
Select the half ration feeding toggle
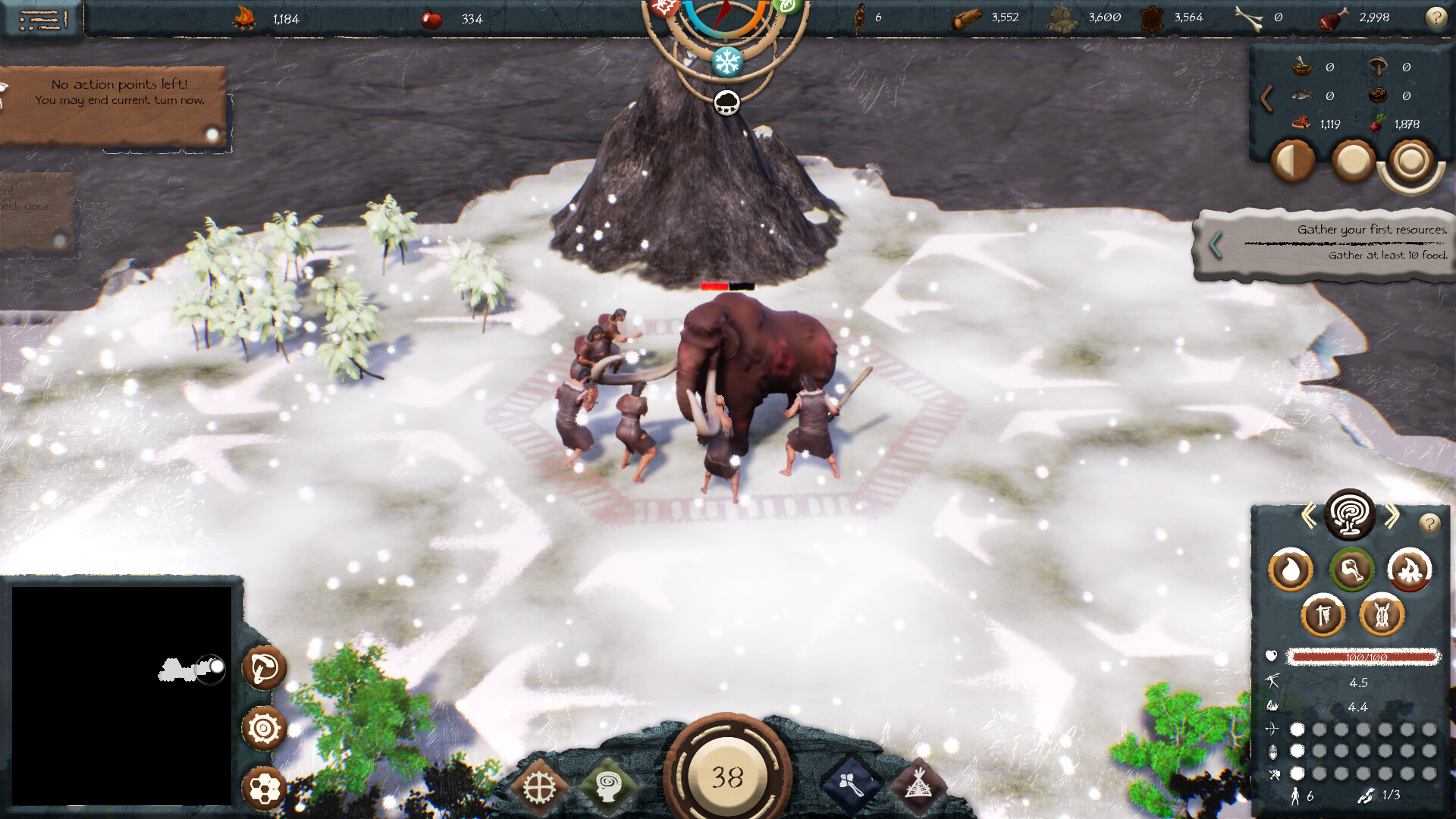click(1291, 161)
